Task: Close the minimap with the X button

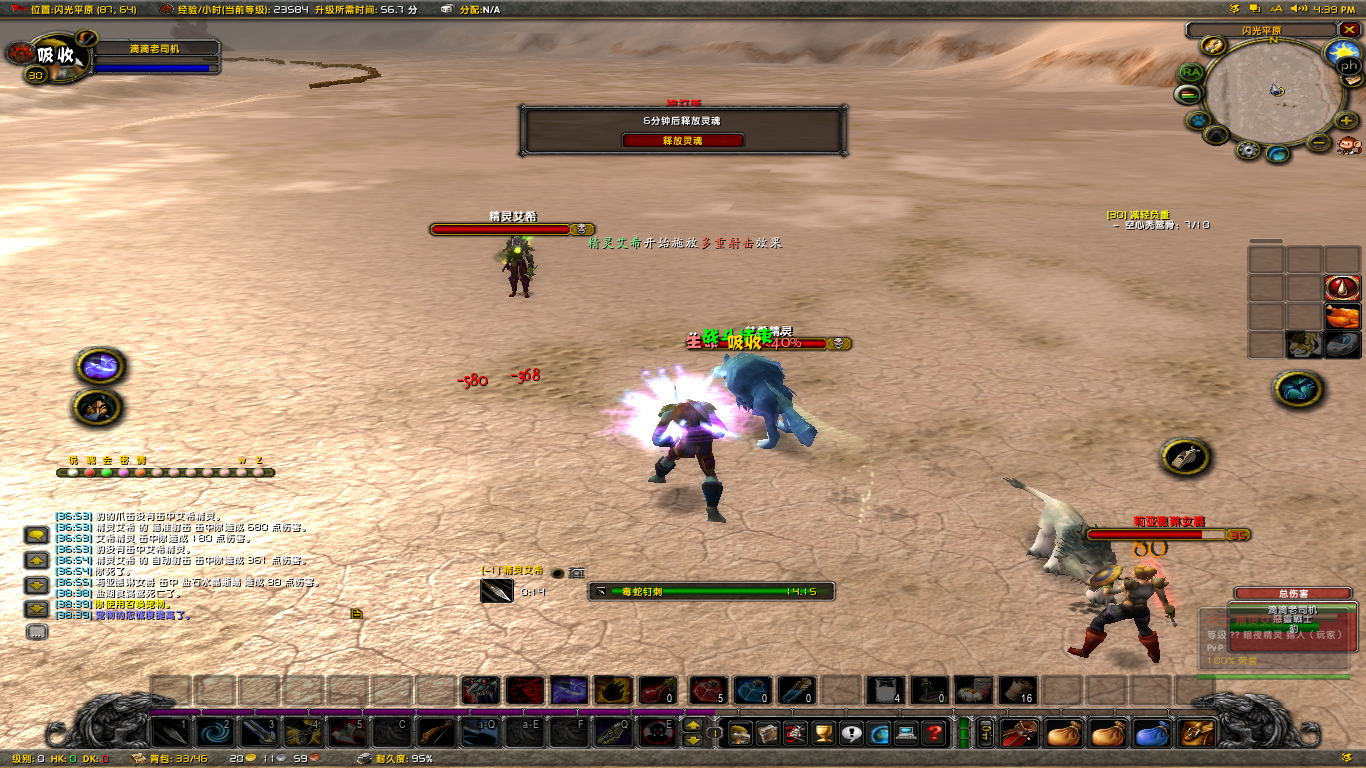Action: pos(1347,30)
